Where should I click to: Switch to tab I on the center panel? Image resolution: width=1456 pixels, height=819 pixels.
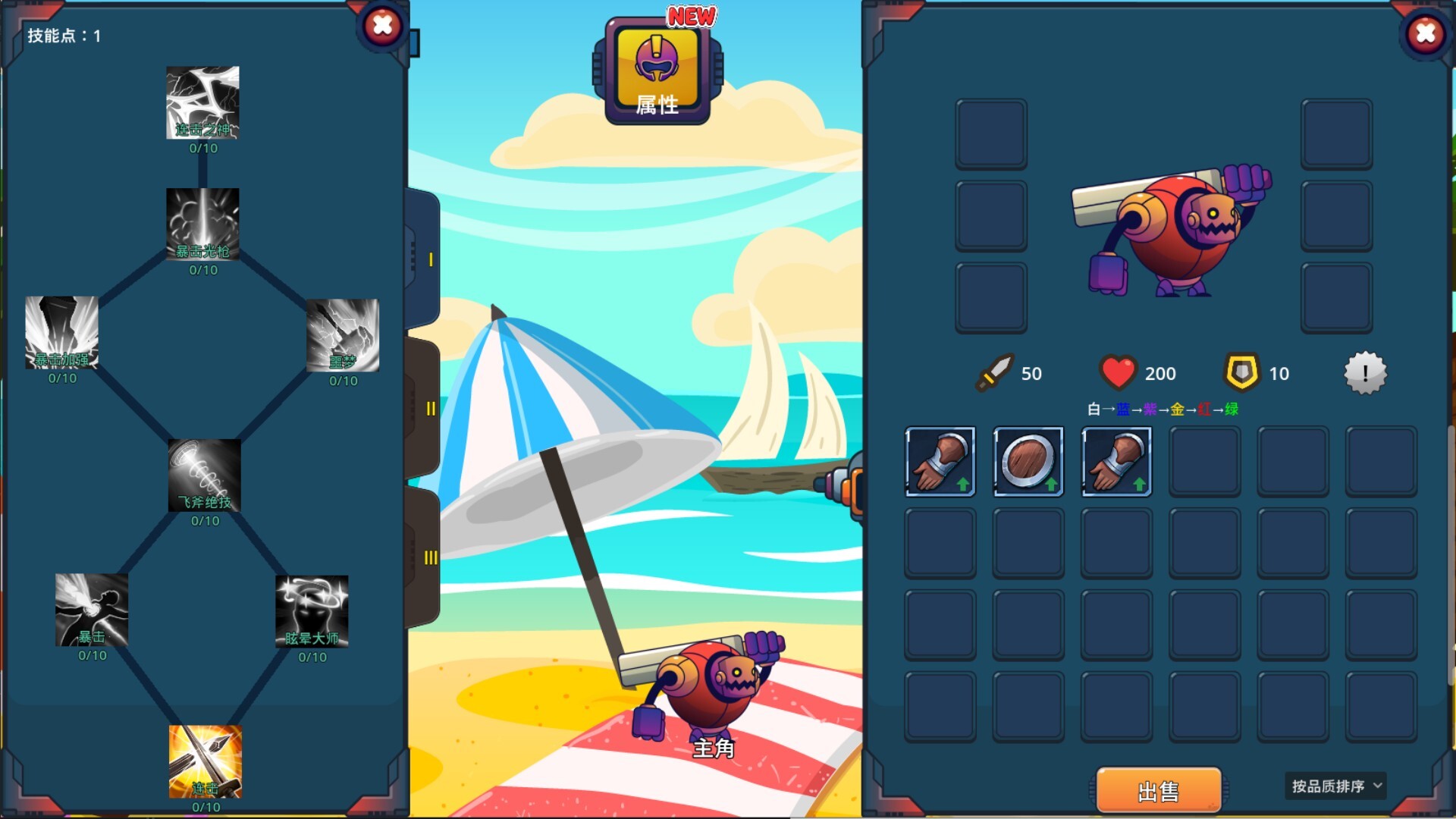pyautogui.click(x=431, y=258)
